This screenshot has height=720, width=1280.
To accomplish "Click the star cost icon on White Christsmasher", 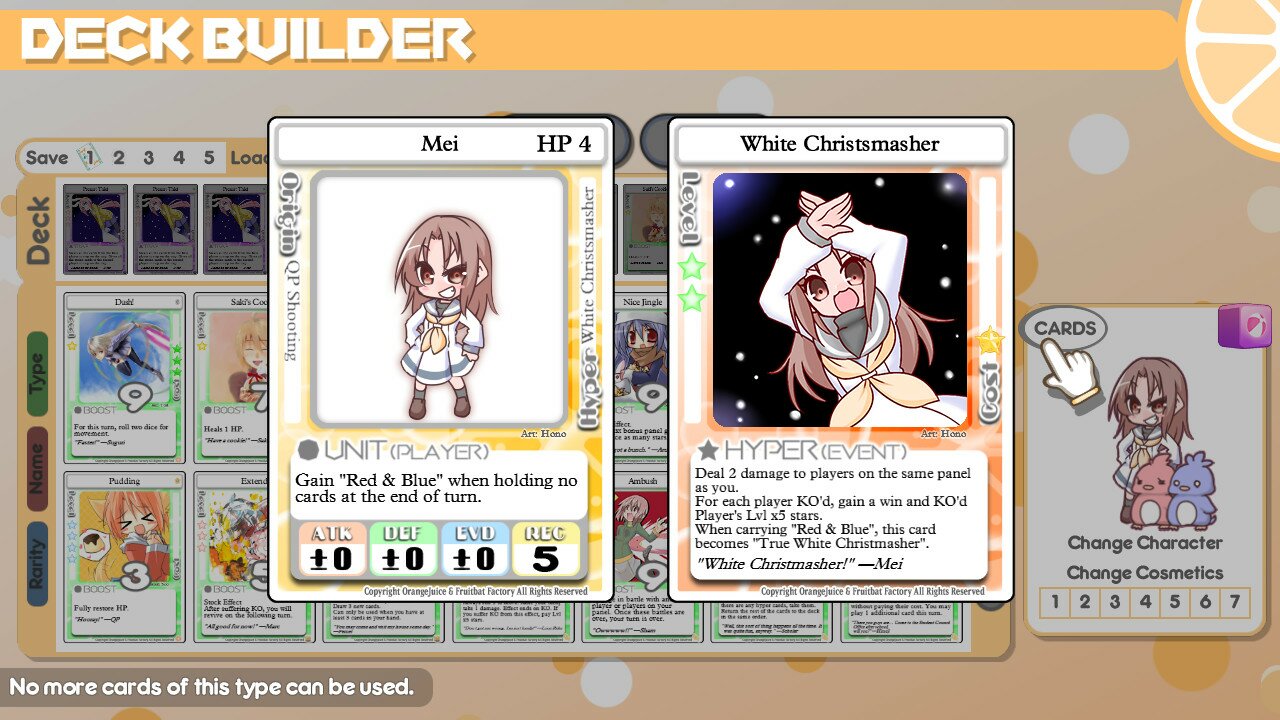I will [989, 339].
